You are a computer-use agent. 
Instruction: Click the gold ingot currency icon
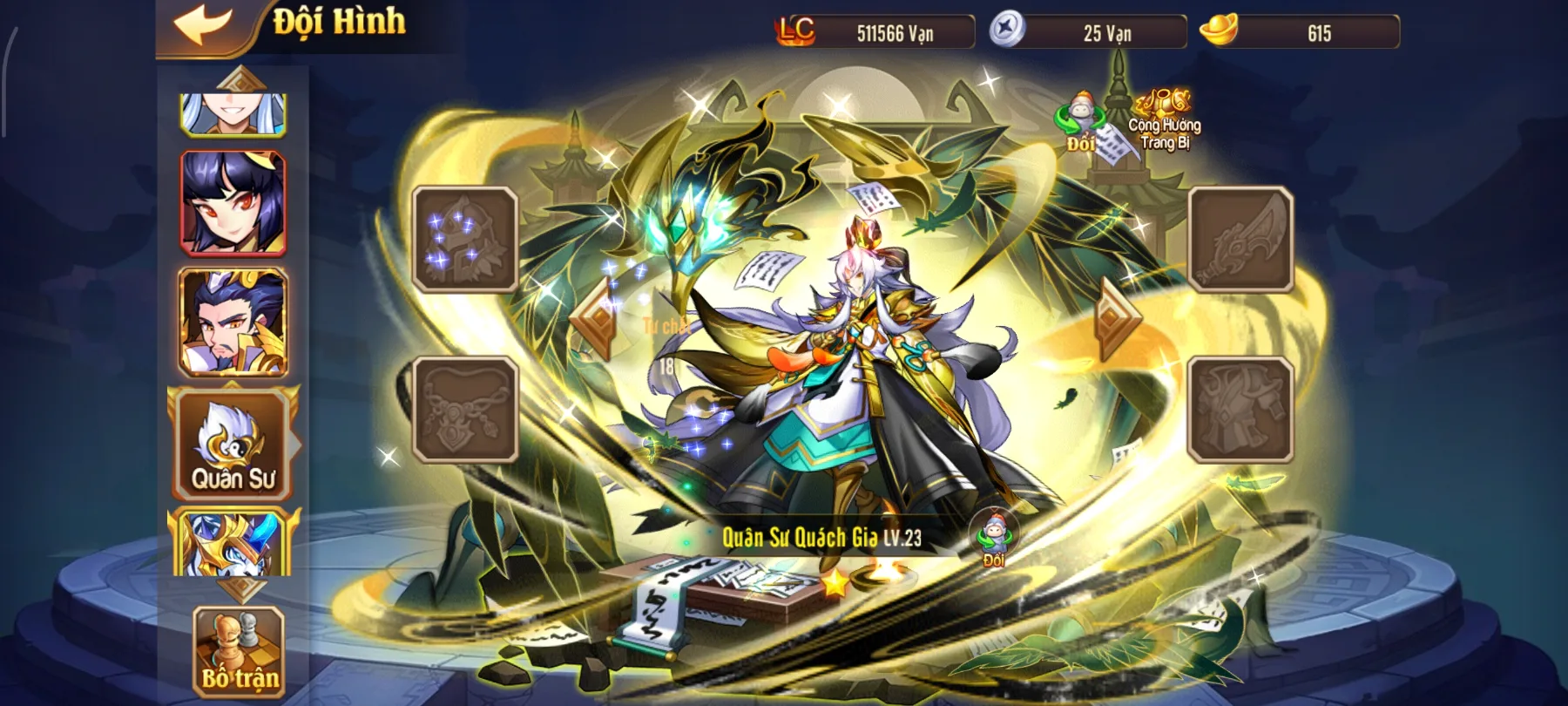[x=1216, y=33]
